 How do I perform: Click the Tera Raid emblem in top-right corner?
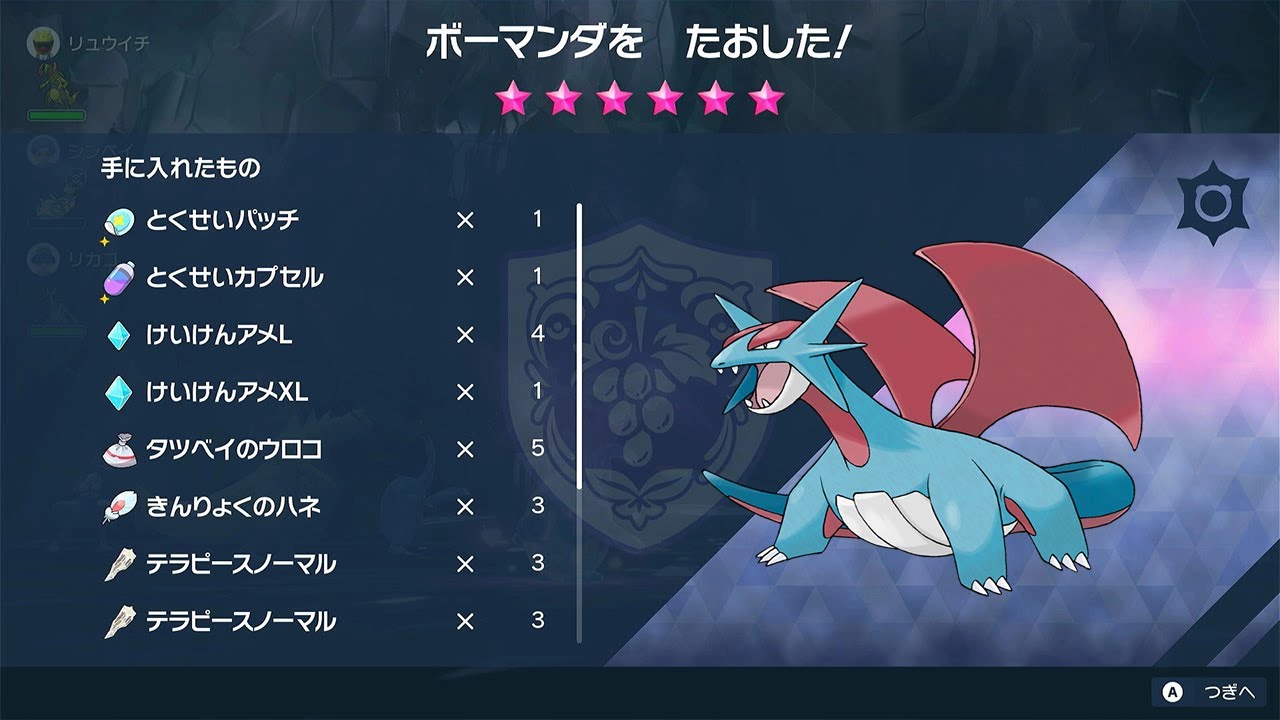click(x=1215, y=202)
